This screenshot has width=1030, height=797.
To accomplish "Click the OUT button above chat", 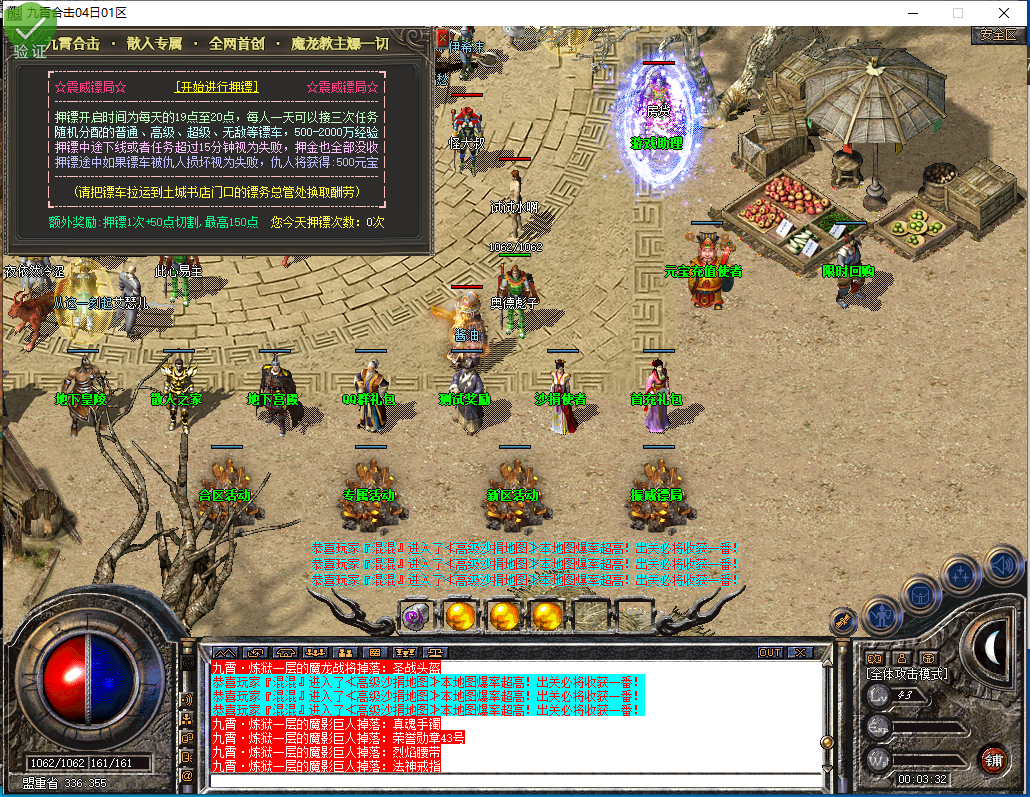I will pos(769,652).
